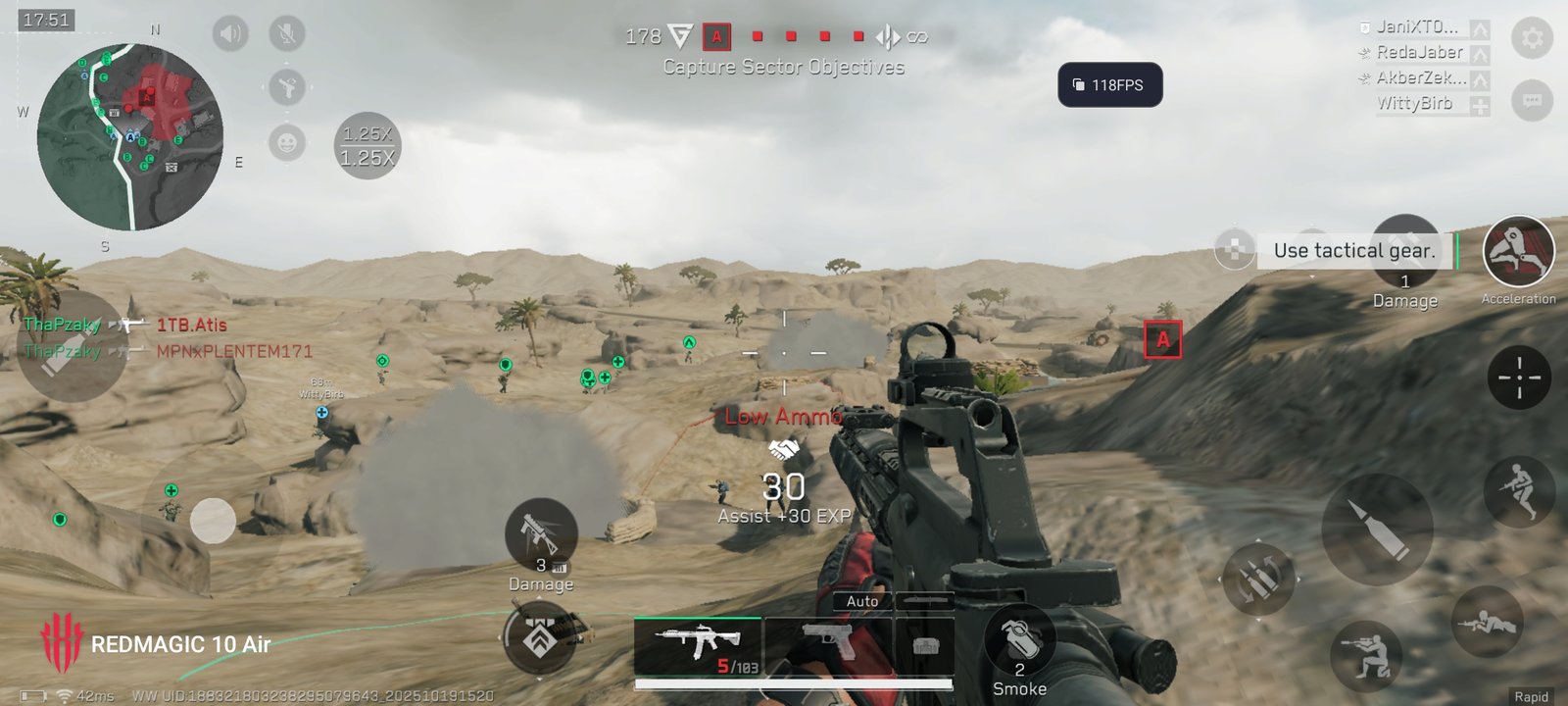This screenshot has width=1568, height=706.
Task: Tap the jump button
Action: (x=1519, y=490)
